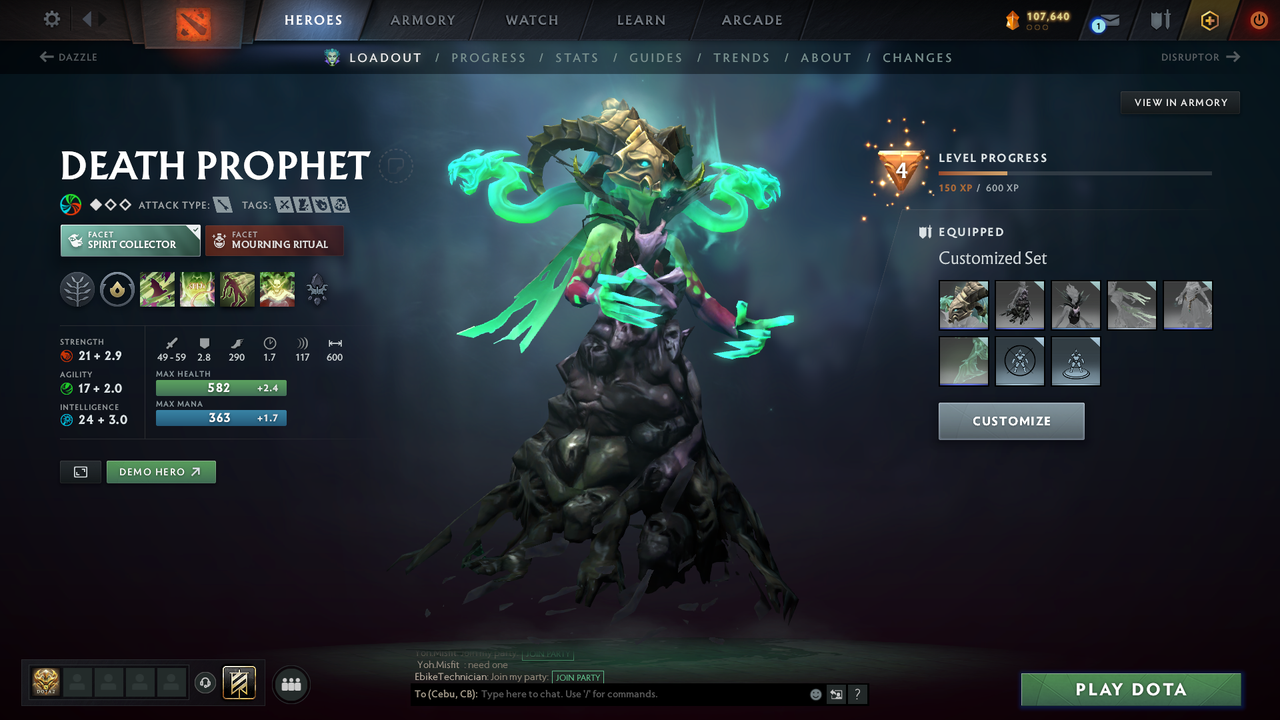Viewport: 1280px width, 720px height.
Task: Click the PLAY DOTA button
Action: coord(1129,689)
